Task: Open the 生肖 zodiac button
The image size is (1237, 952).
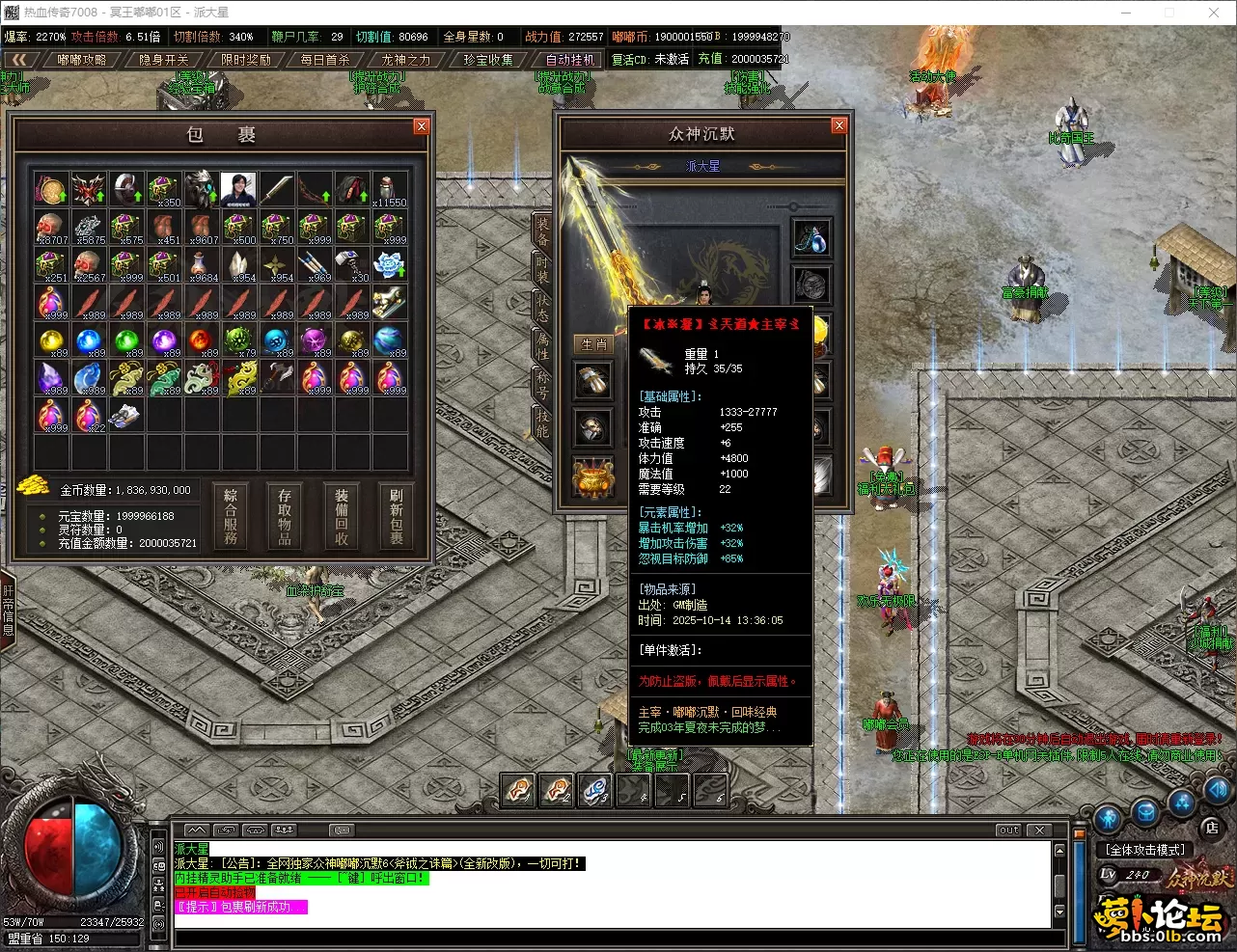Action: pos(593,344)
